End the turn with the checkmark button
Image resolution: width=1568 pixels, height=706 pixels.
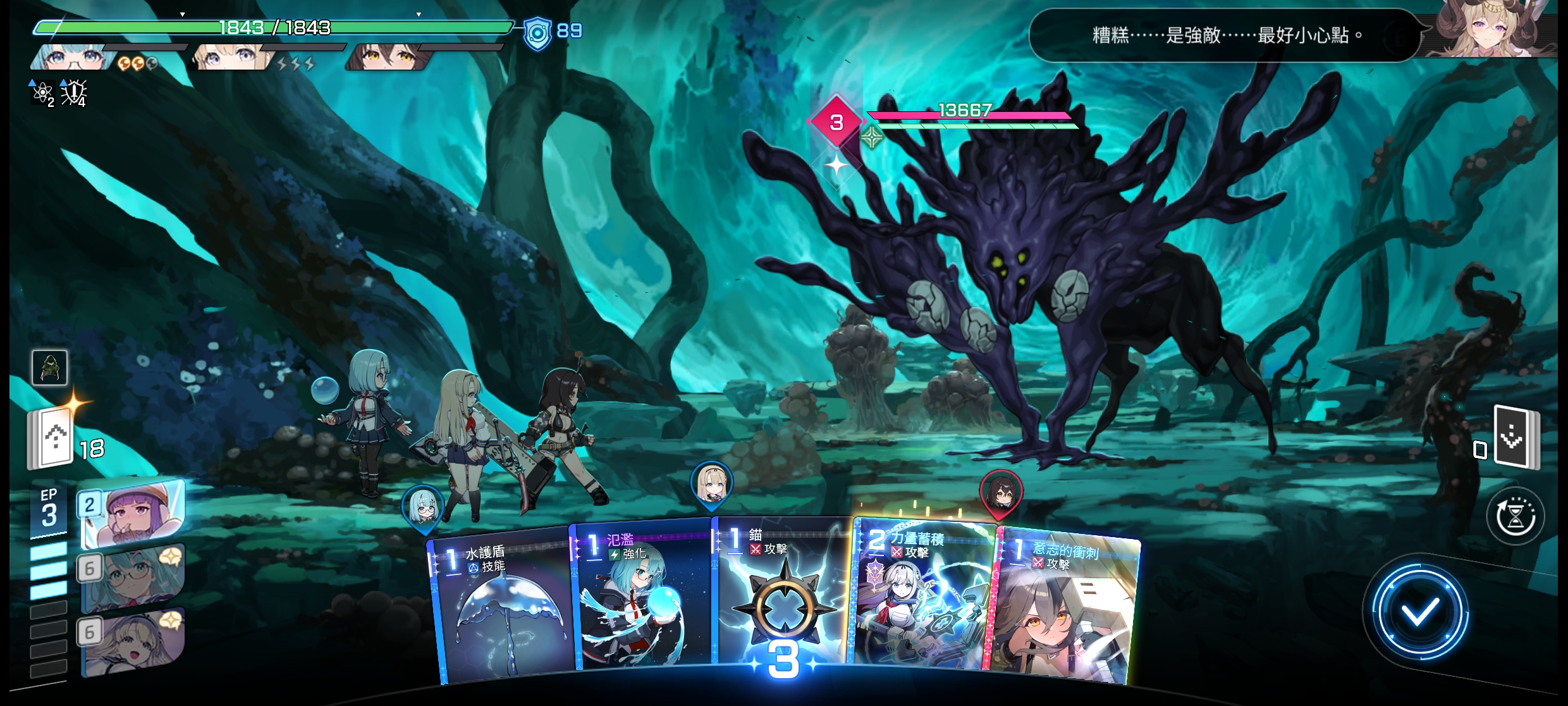1419,612
